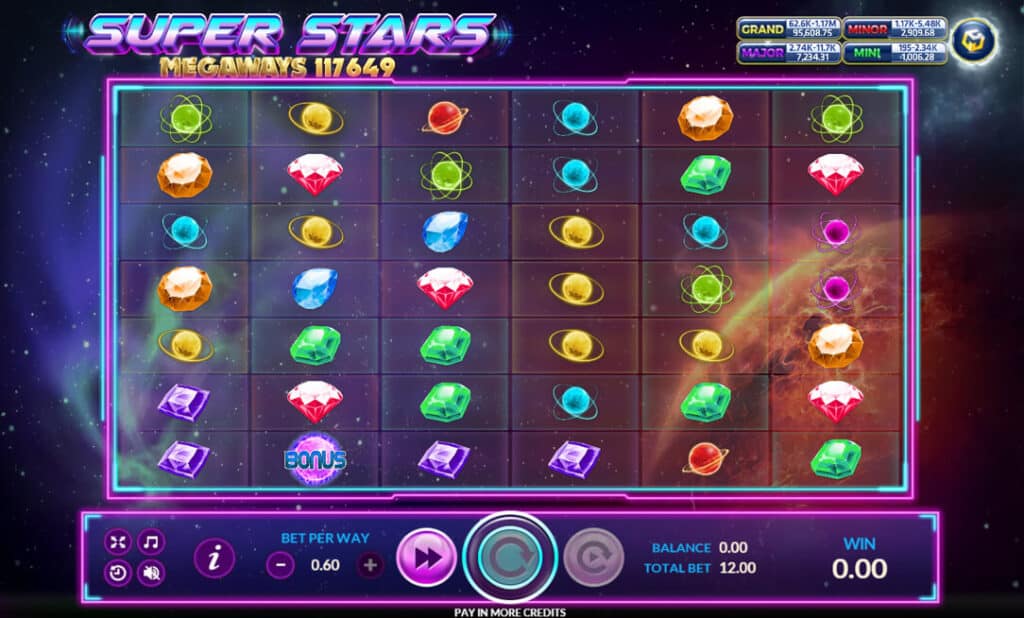1024x618 pixels.
Task: Toggle fullscreen mode
Action: pos(118,542)
